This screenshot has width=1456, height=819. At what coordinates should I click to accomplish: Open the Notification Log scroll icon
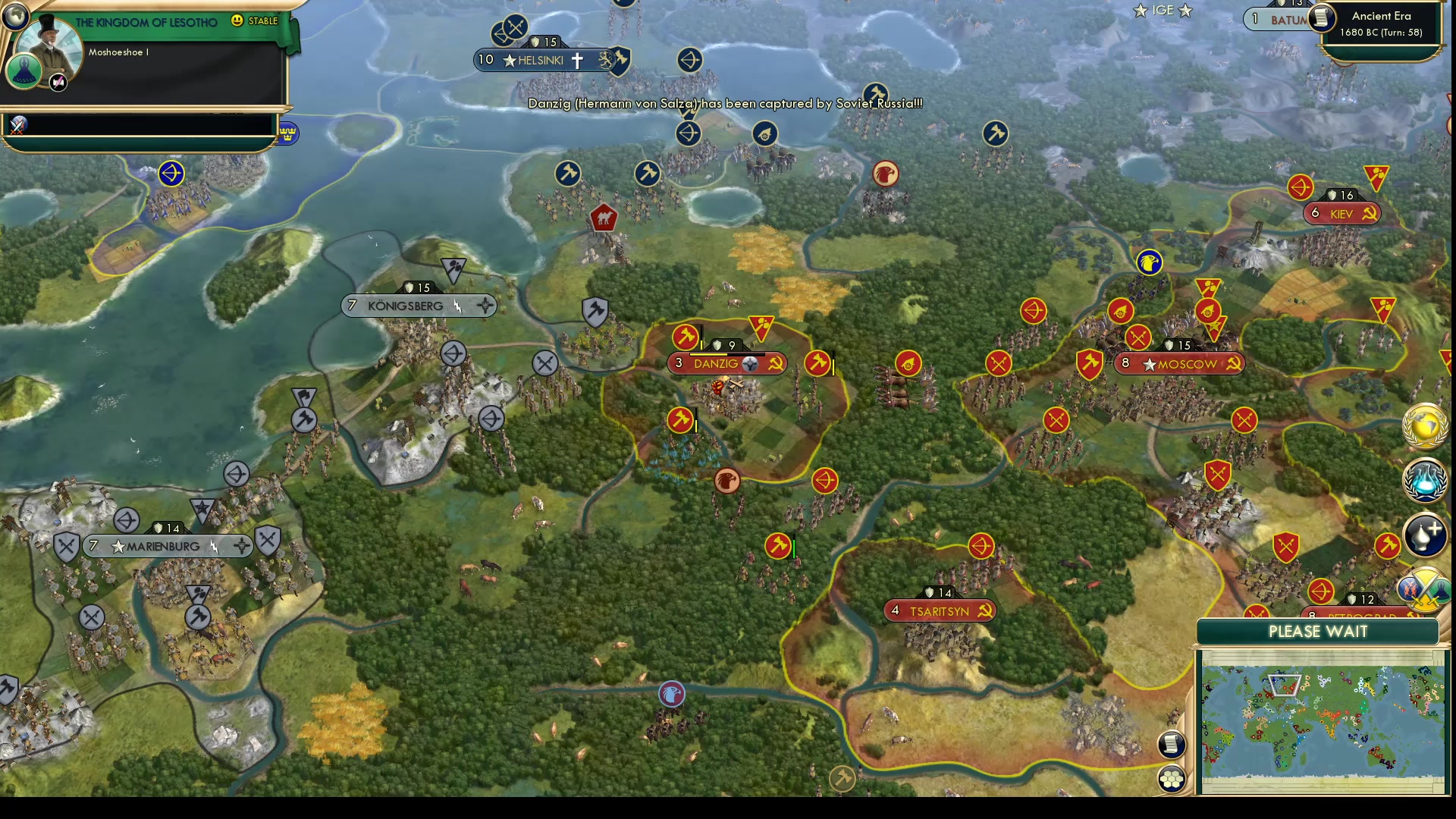(x=1171, y=743)
